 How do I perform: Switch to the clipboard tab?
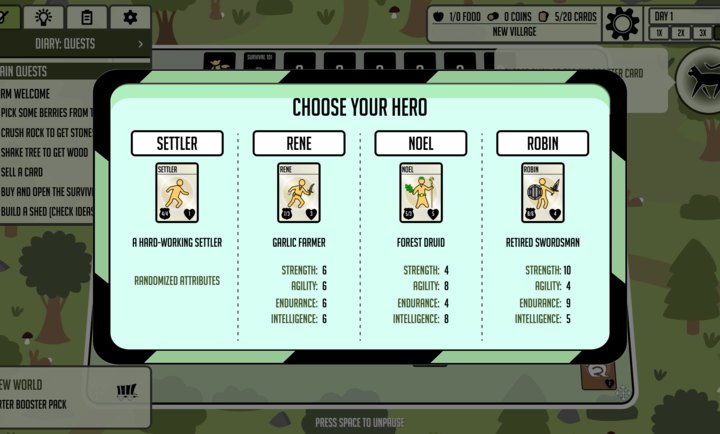point(87,17)
